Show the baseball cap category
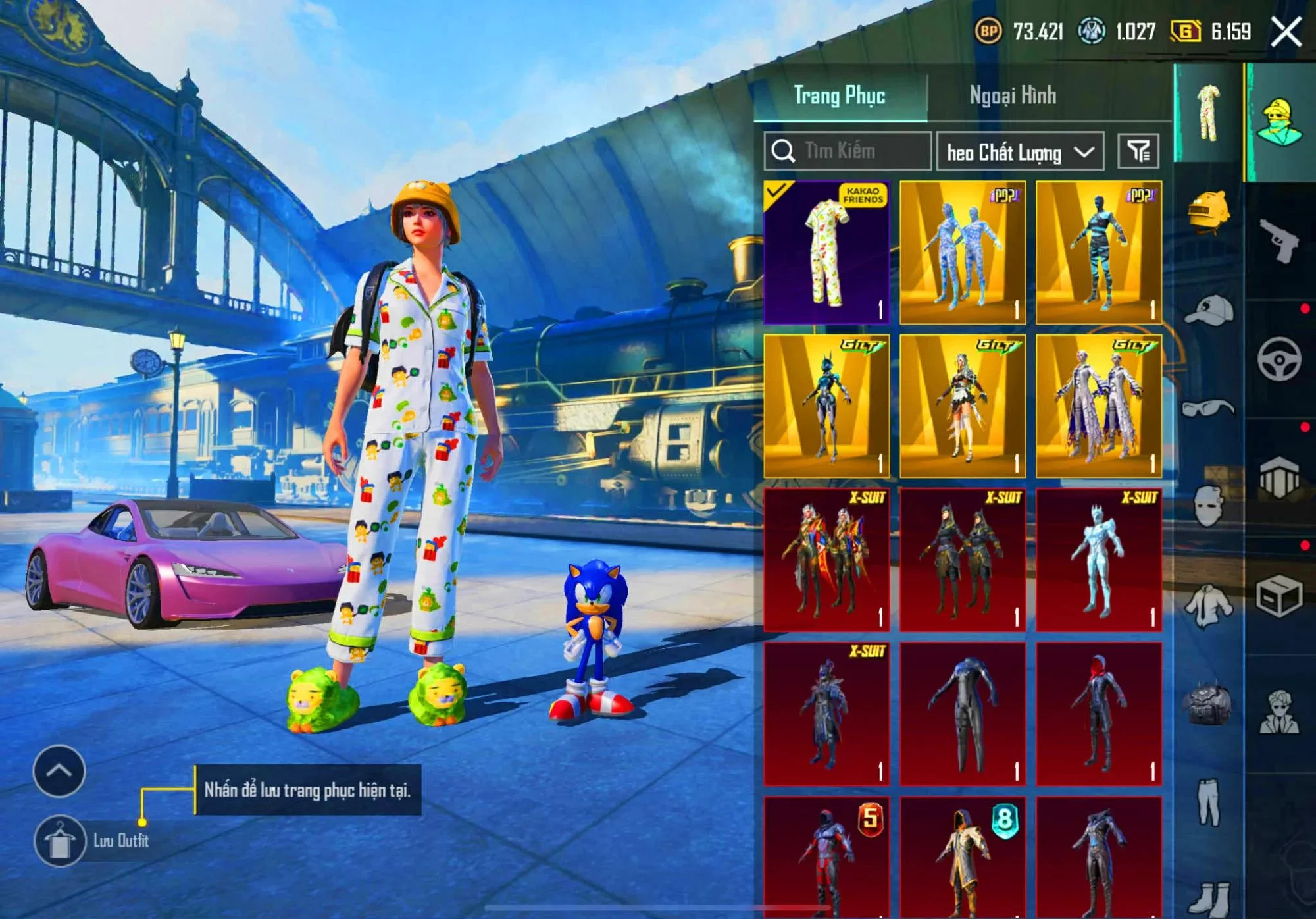This screenshot has height=919, width=1316. [x=1209, y=309]
